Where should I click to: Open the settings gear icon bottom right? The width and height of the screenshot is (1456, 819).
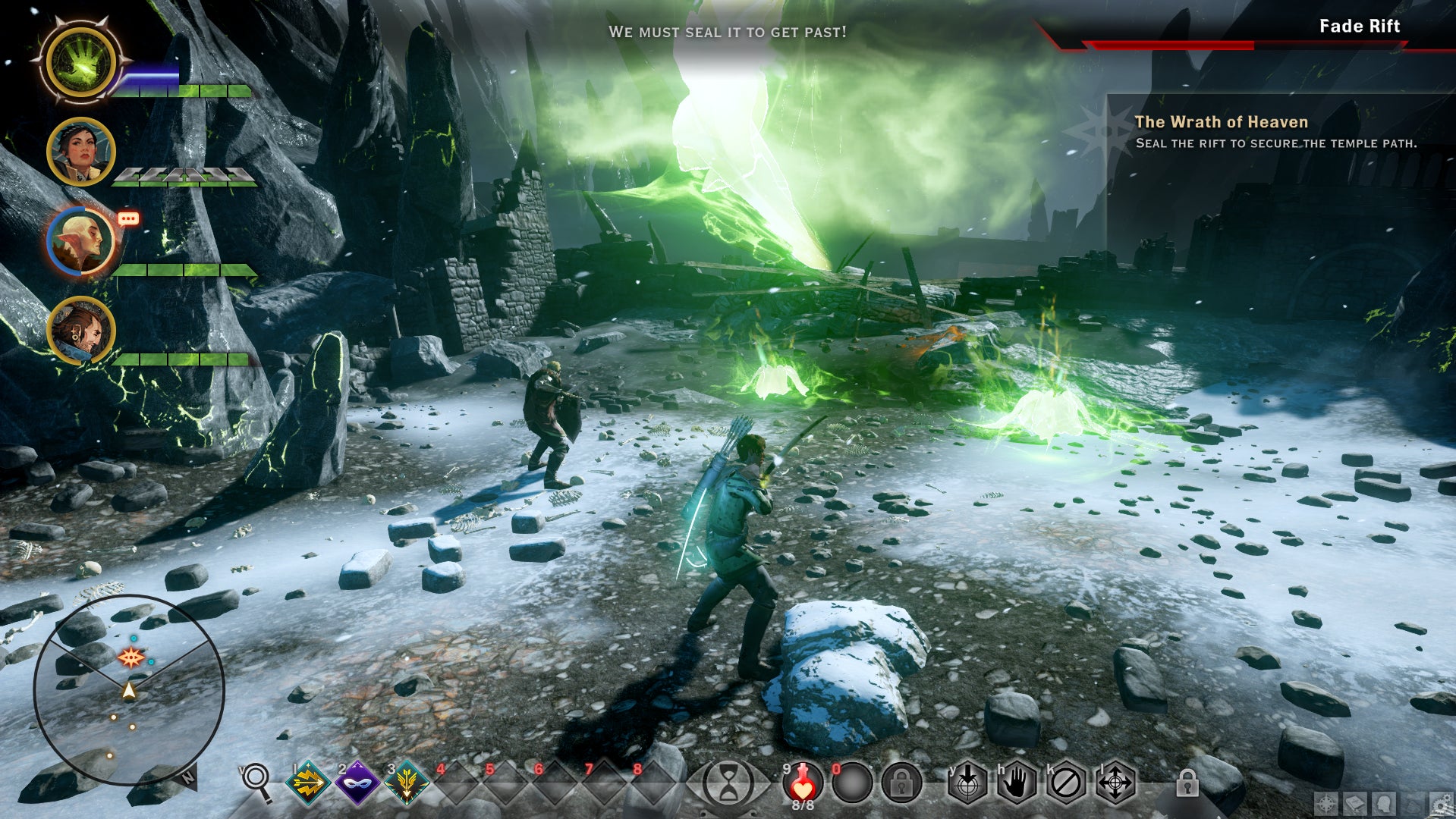[x=1440, y=804]
